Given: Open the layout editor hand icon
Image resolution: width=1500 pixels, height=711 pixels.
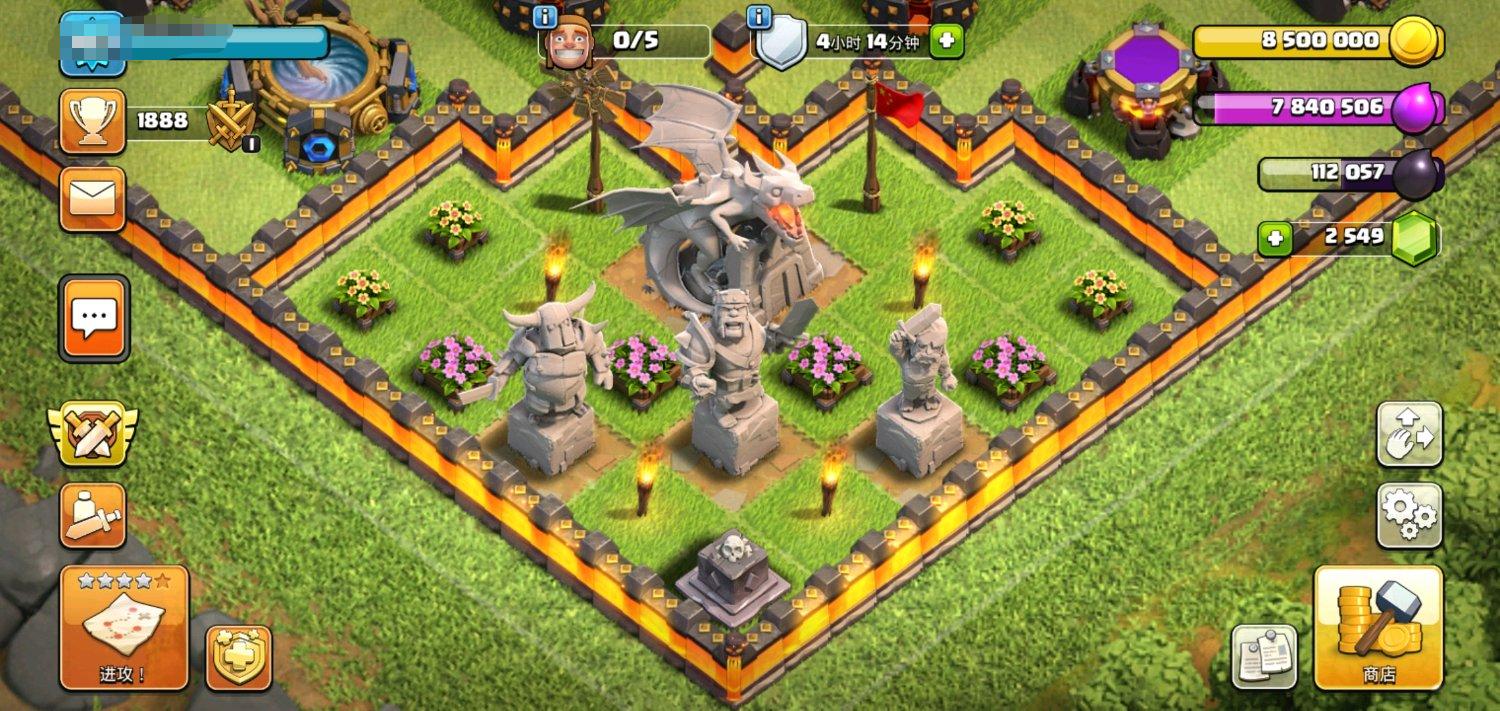Looking at the screenshot, I should click(x=1409, y=434).
